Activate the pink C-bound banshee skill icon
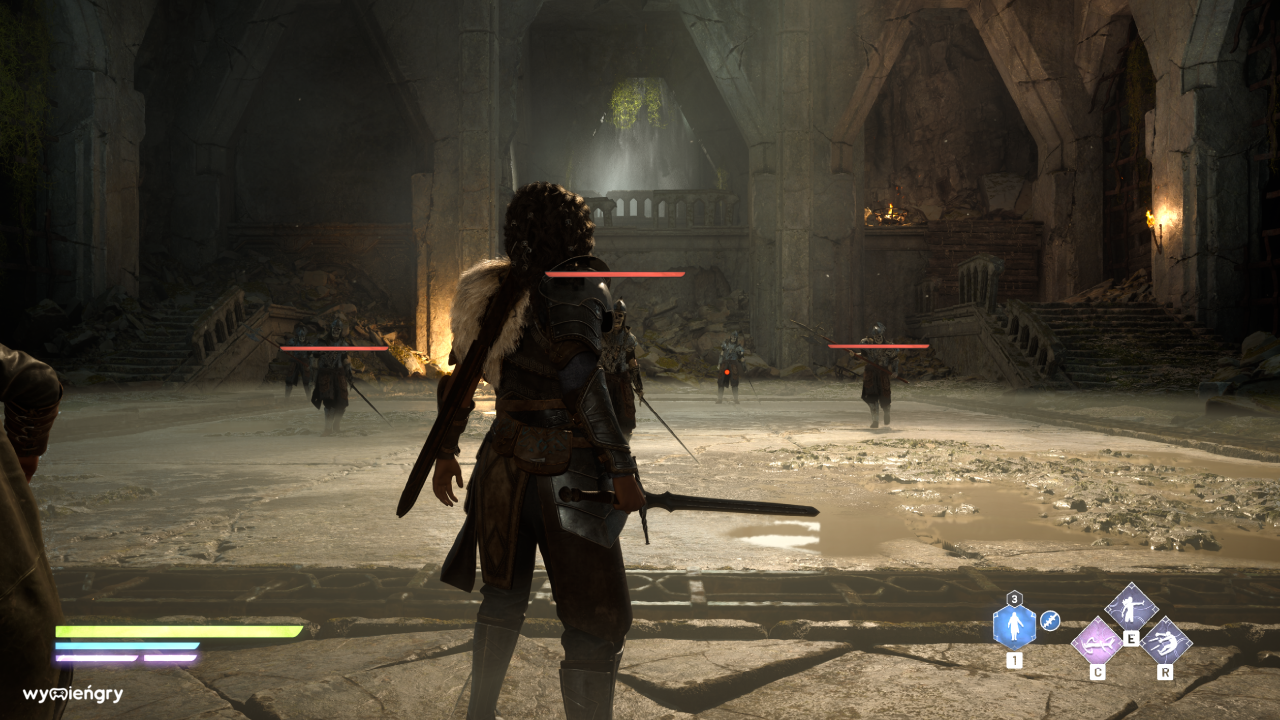This screenshot has height=720, width=1280. coord(1098,644)
